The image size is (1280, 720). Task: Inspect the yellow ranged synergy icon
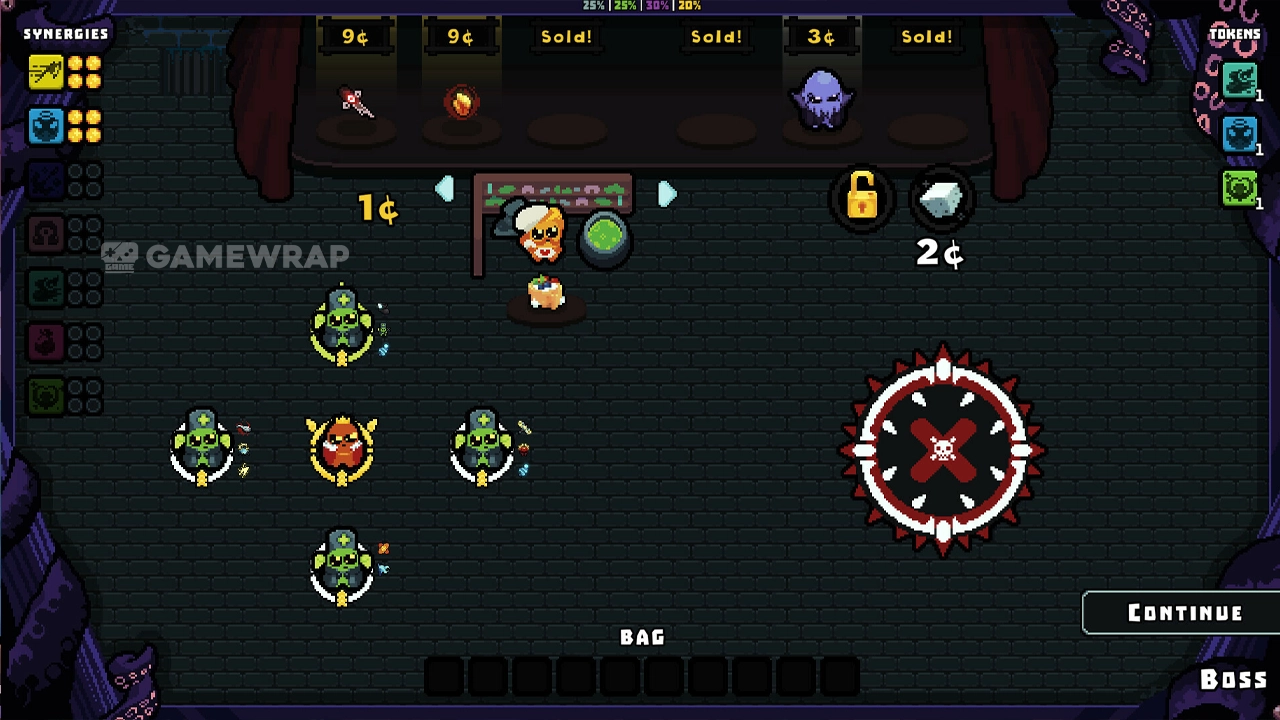coord(45,72)
